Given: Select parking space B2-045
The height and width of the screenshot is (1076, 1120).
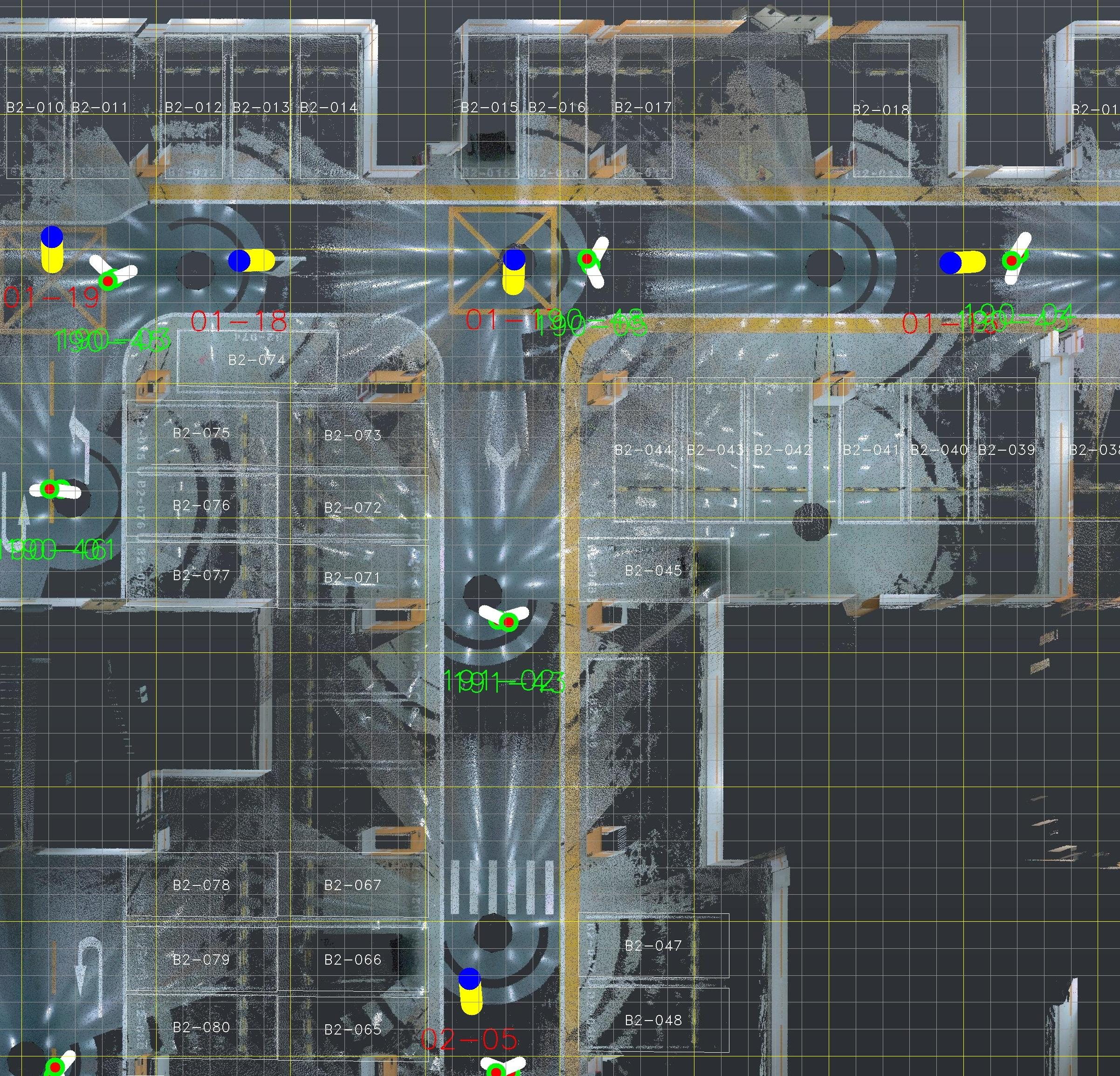Looking at the screenshot, I should coord(653,570).
